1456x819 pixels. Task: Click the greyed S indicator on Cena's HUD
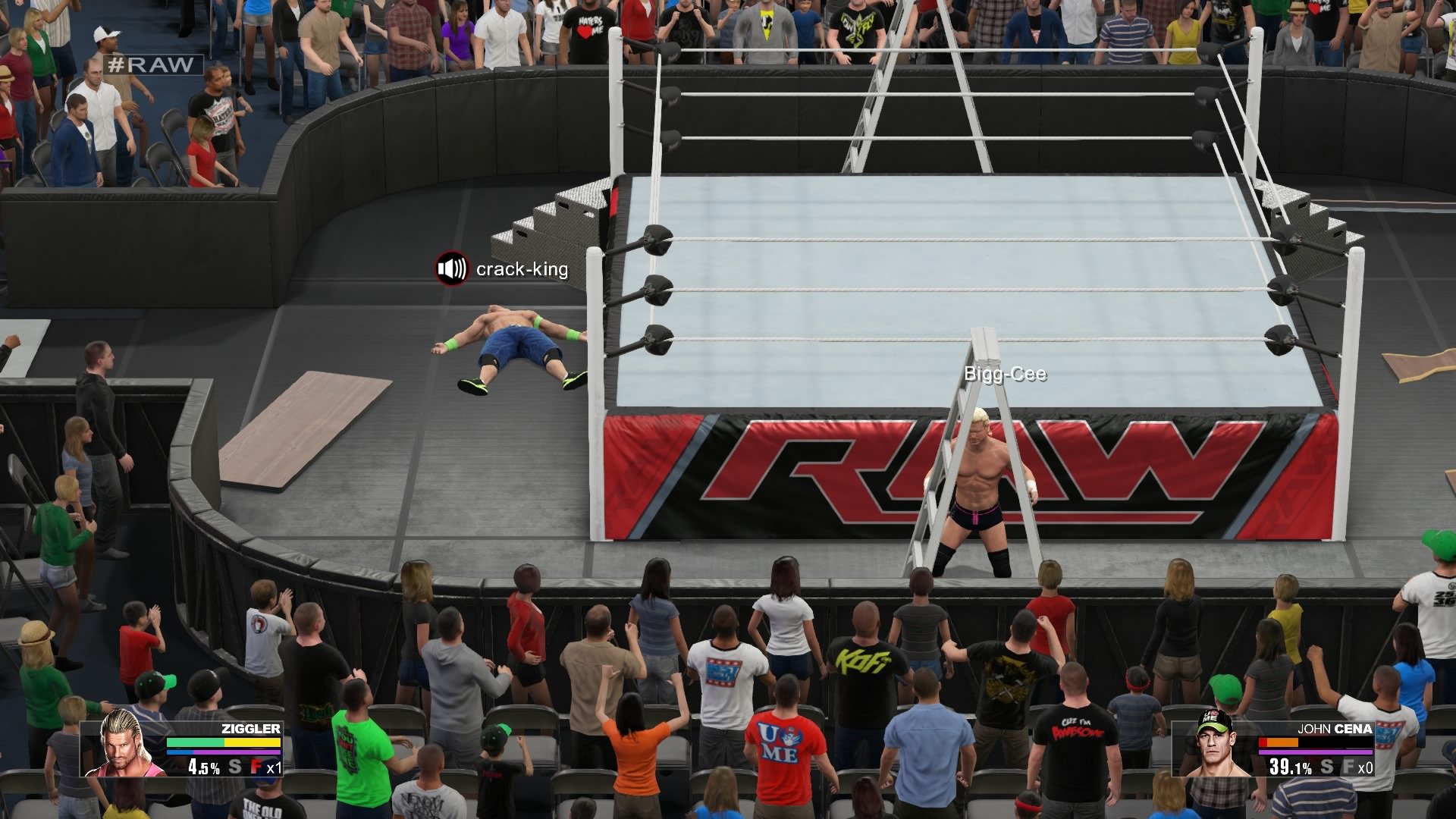point(1326,767)
